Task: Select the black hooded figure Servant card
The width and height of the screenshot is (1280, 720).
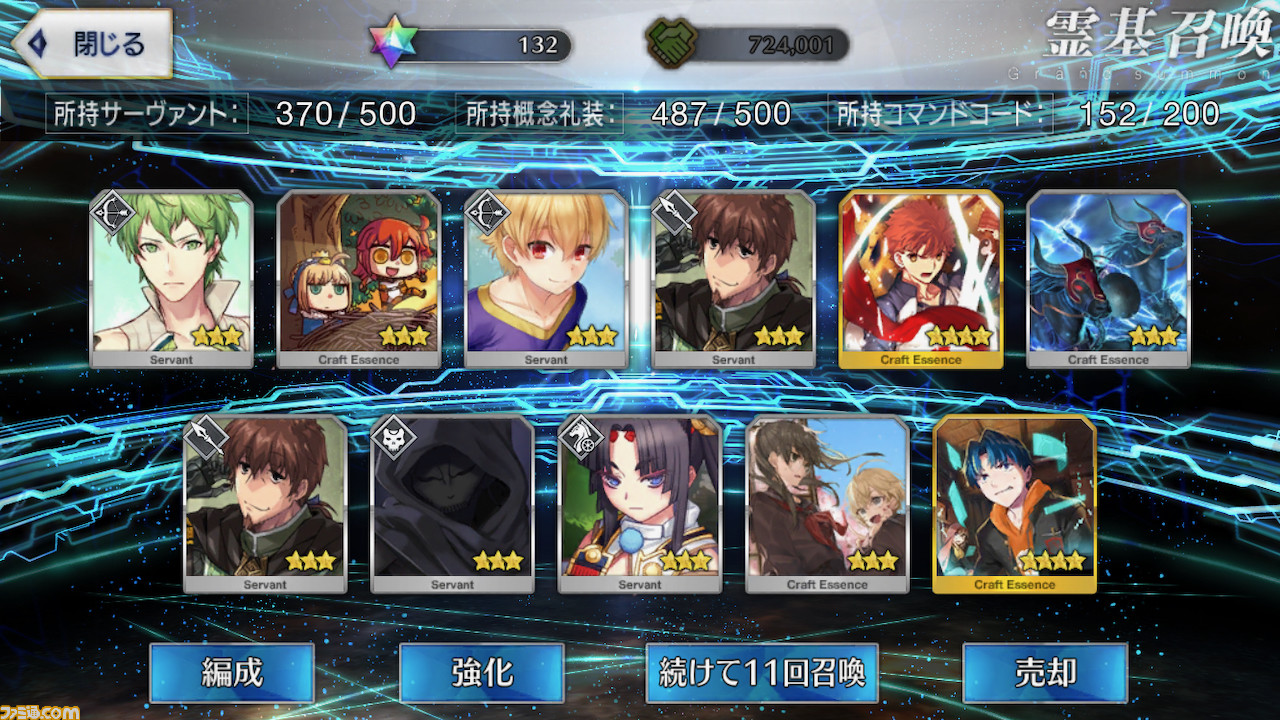Action: coord(452,503)
